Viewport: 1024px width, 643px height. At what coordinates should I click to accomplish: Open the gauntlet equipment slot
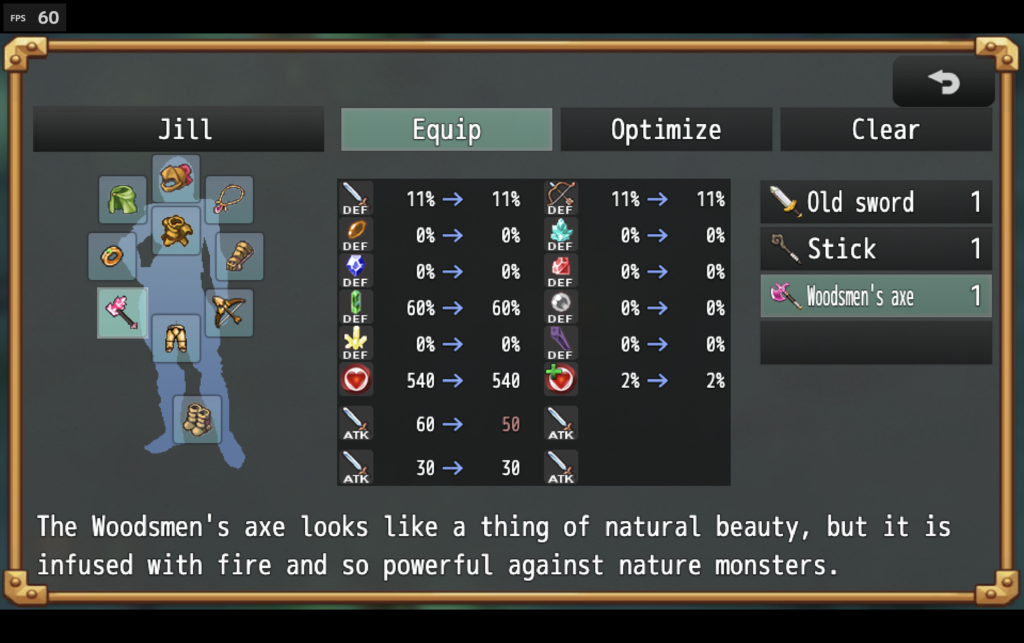[x=240, y=256]
